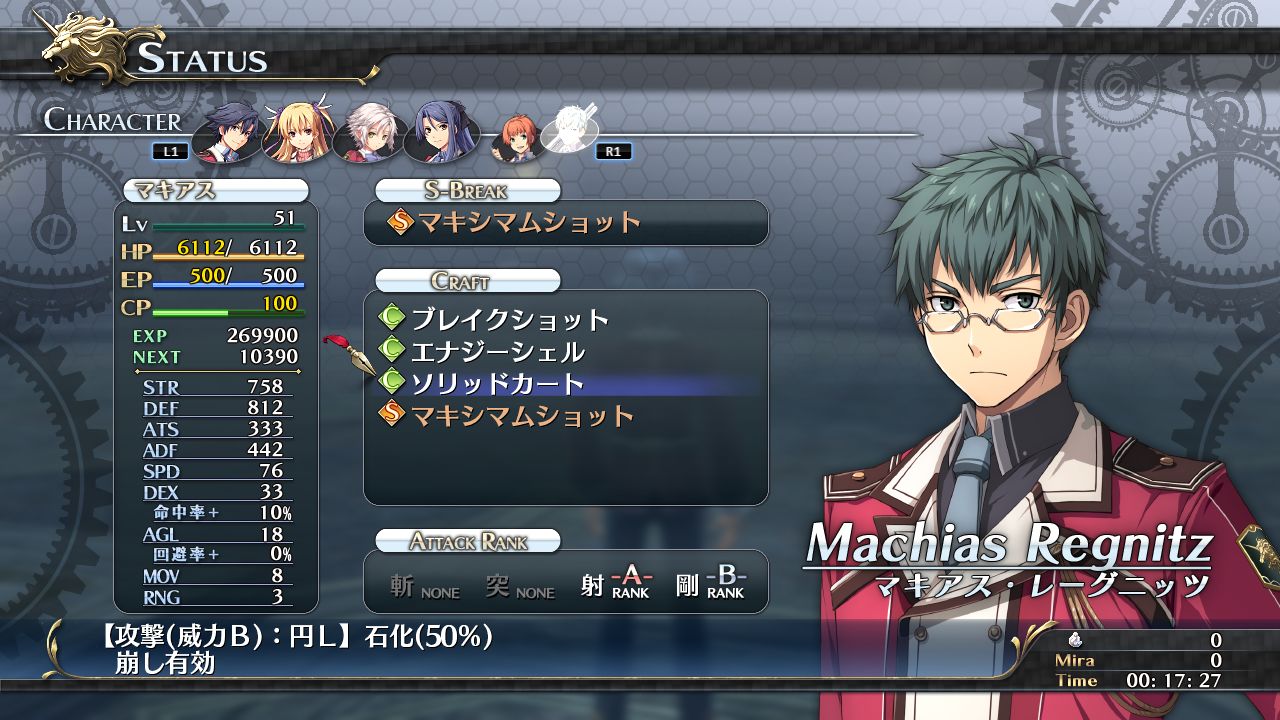The image size is (1280, 720).
Task: Select マキシマムショット in the S-Break panel
Action: [x=529, y=222]
